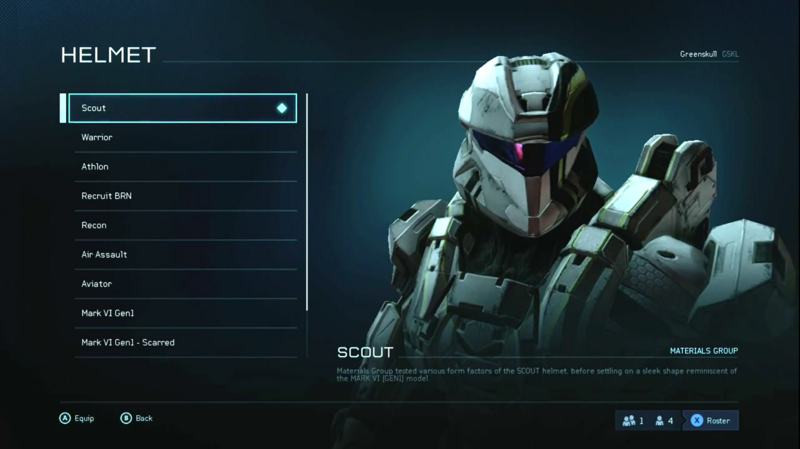Click the helmet list scrollbar
The height and width of the screenshot is (449, 800).
[306, 200]
